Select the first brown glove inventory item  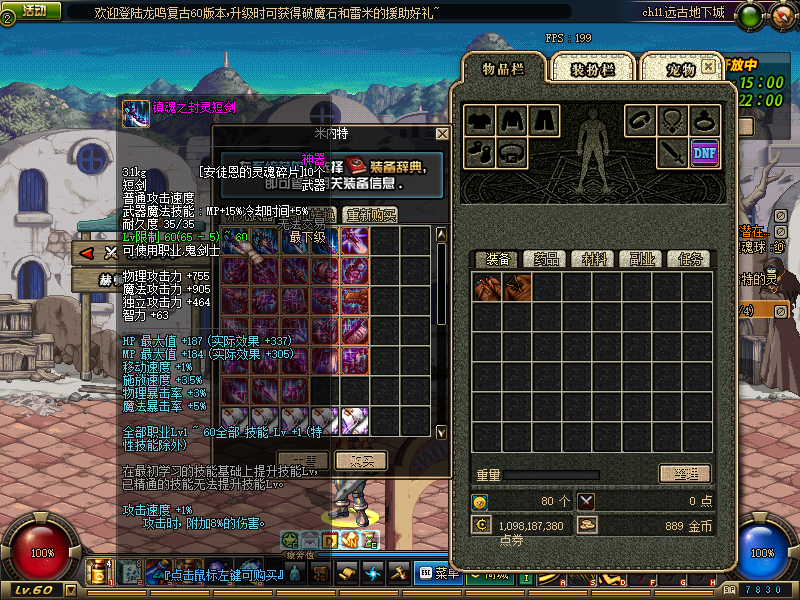pyautogui.click(x=487, y=288)
